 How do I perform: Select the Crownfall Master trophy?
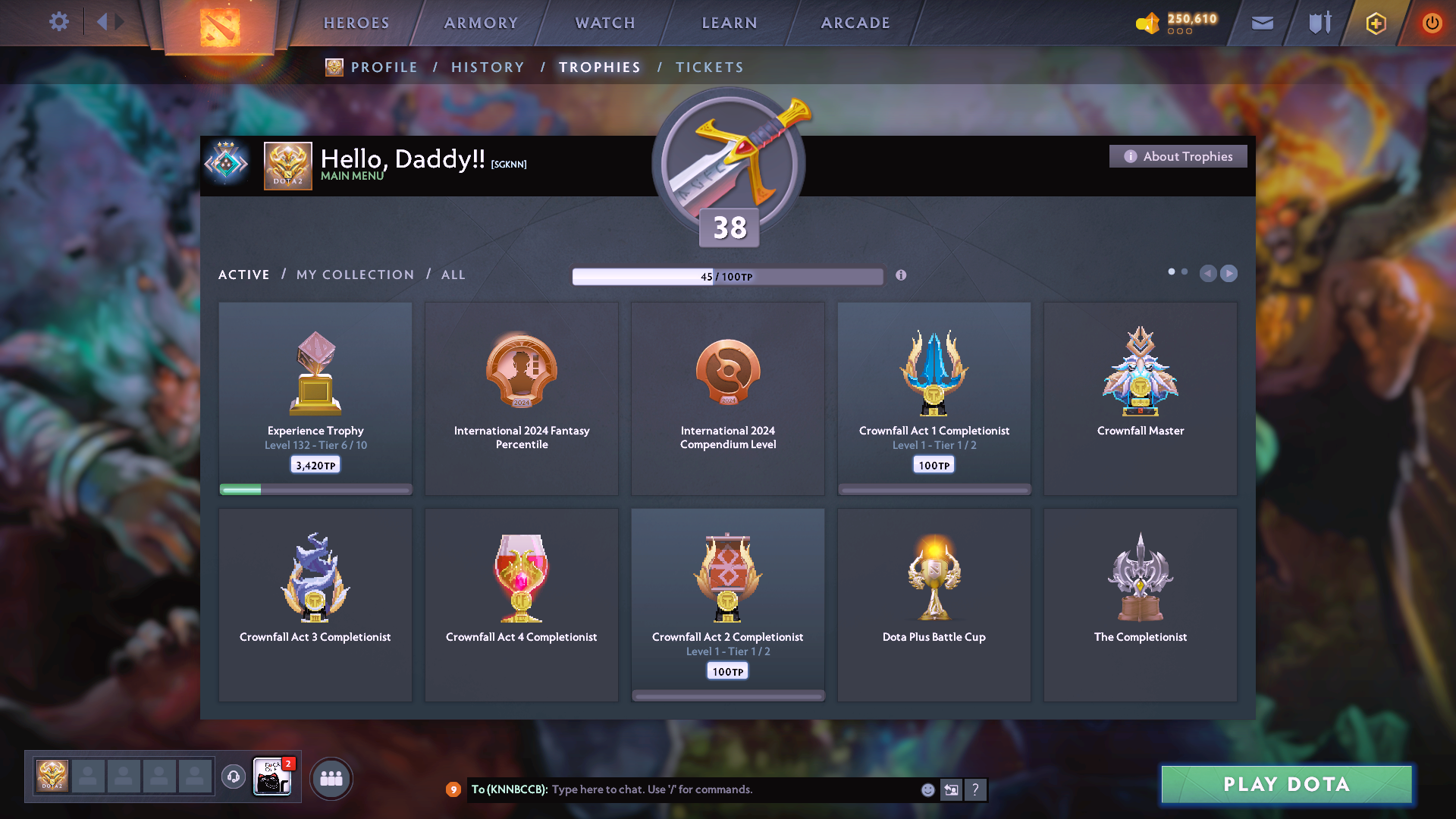pos(1140,398)
